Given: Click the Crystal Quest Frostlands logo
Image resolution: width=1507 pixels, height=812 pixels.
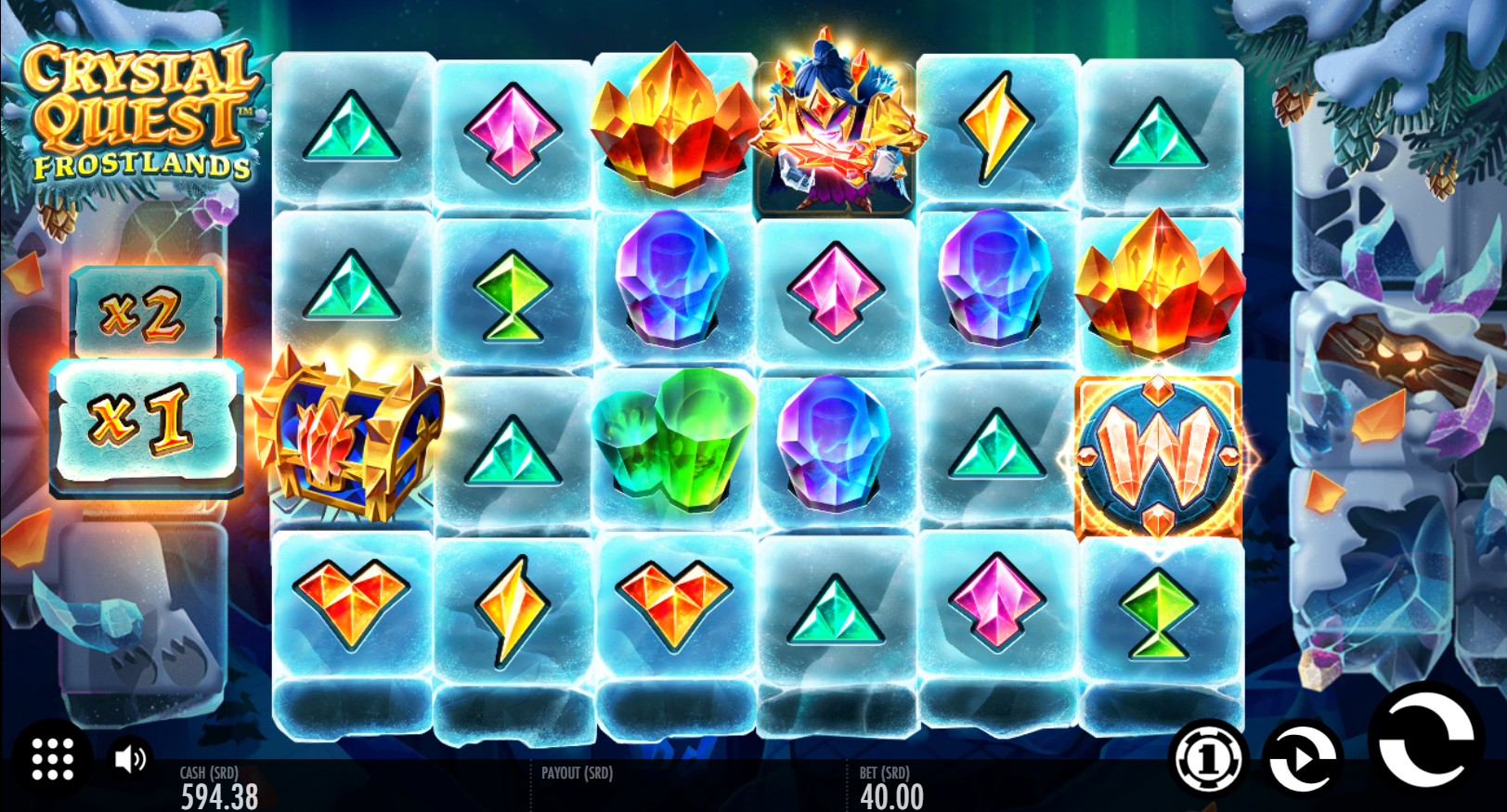Looking at the screenshot, I should (x=139, y=107).
